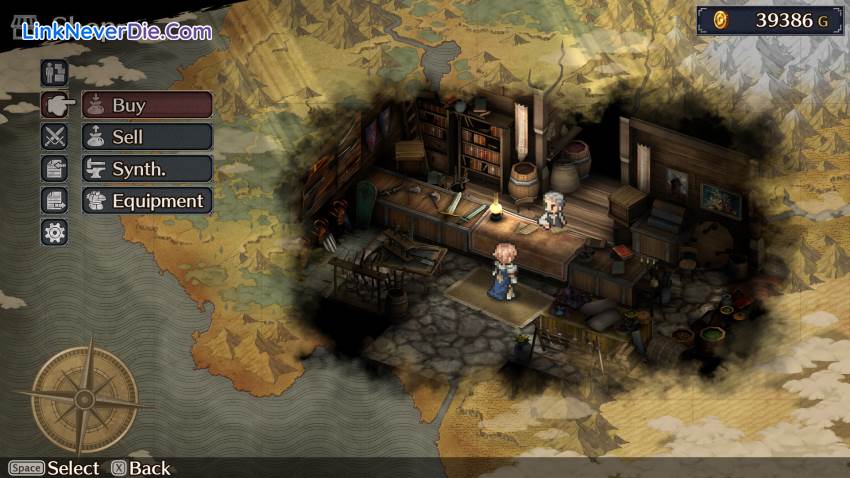Viewport: 850px width, 478px height.
Task: Open the party members icon
Action: point(54,72)
